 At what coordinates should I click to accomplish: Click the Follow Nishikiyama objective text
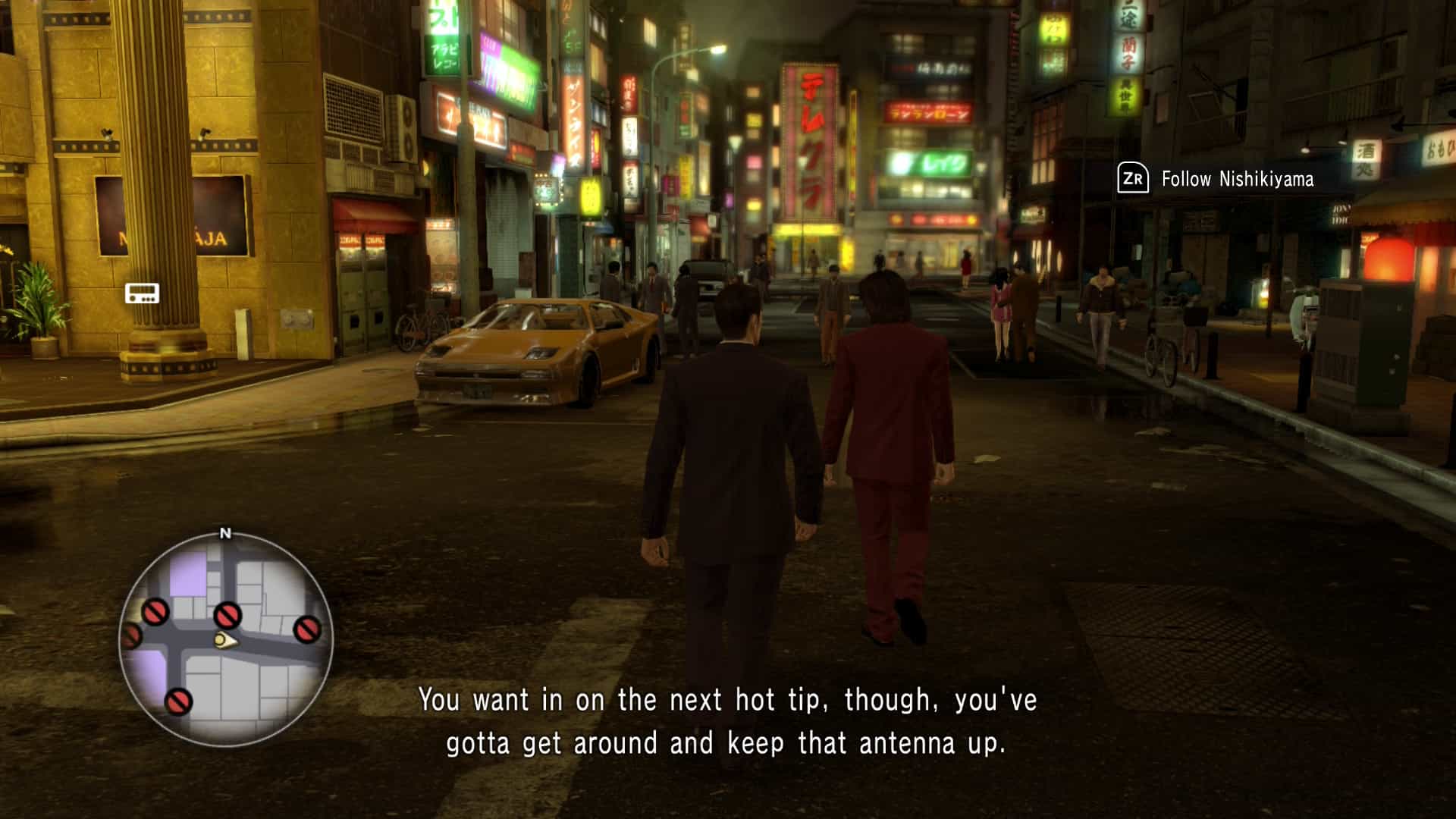pyautogui.click(x=1237, y=180)
